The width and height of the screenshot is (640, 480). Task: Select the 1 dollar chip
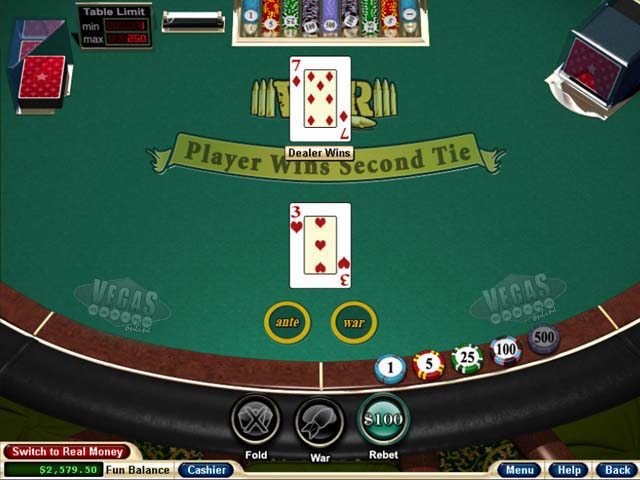point(390,369)
